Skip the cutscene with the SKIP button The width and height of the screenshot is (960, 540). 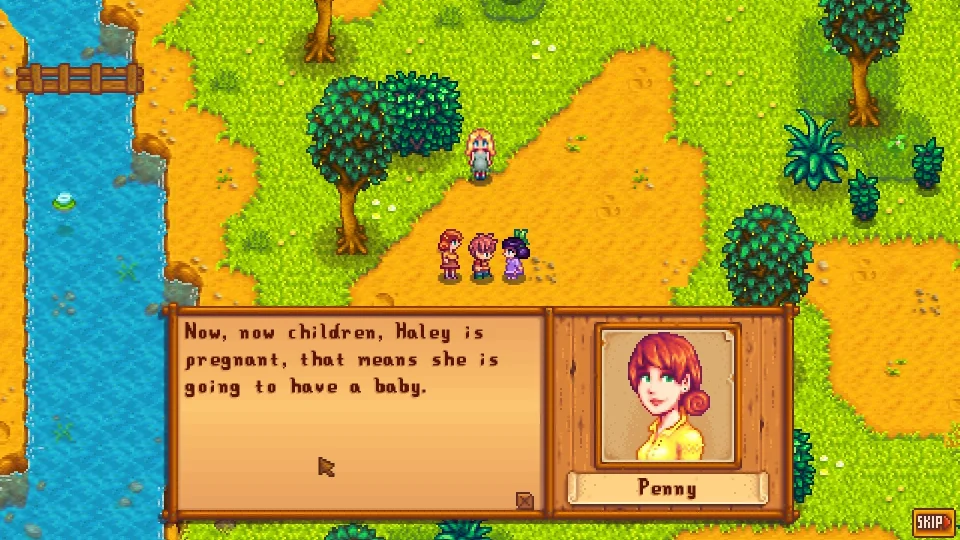pyautogui.click(x=932, y=522)
